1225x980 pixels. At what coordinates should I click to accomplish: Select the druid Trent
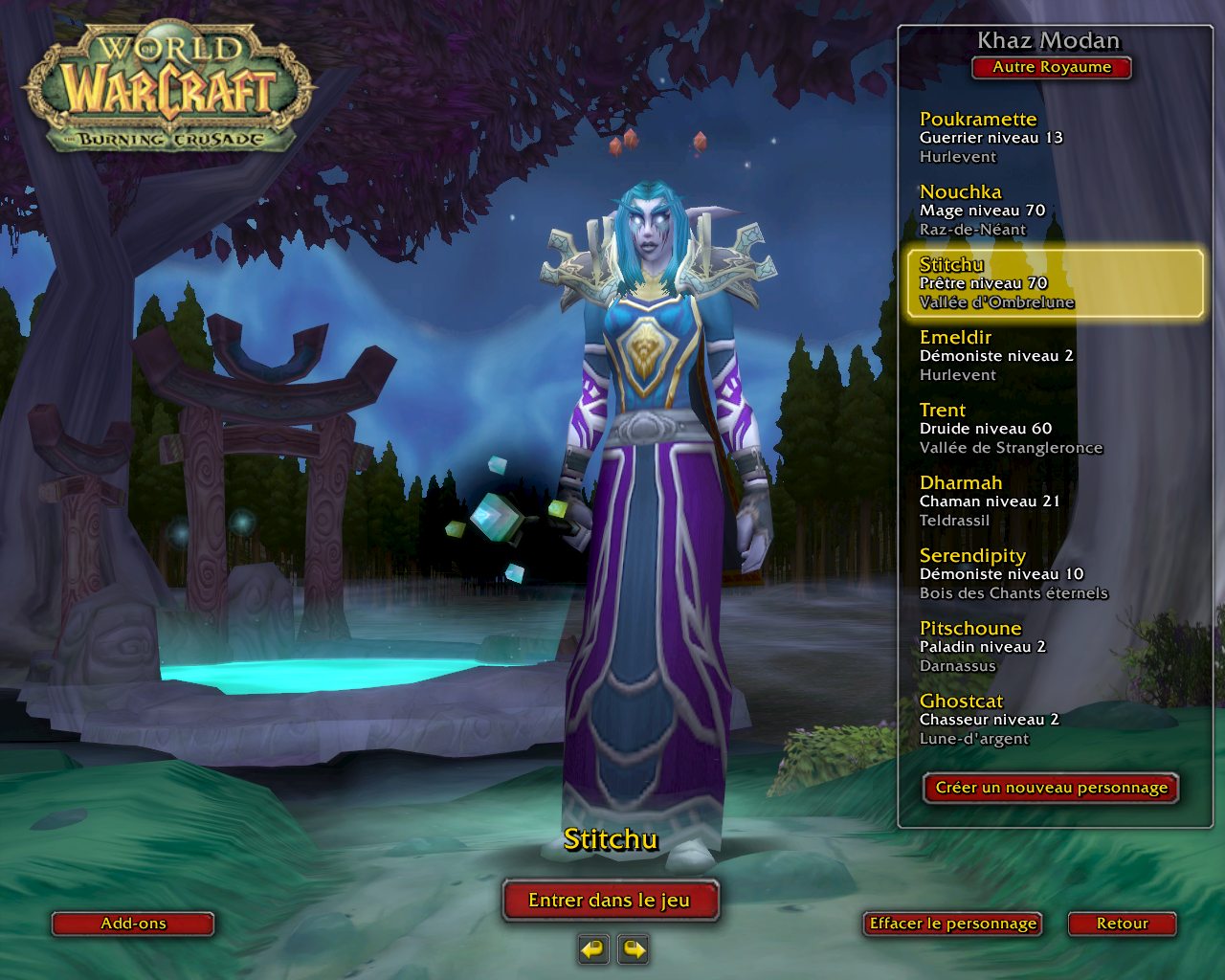[x=1053, y=428]
